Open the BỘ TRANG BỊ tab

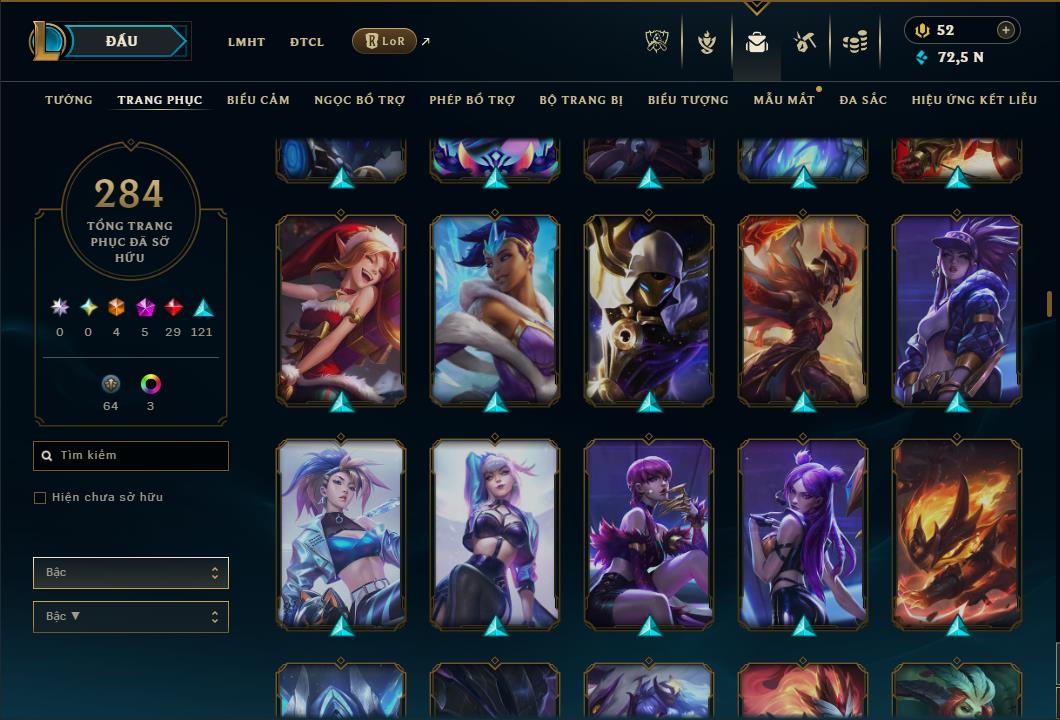pyautogui.click(x=581, y=100)
